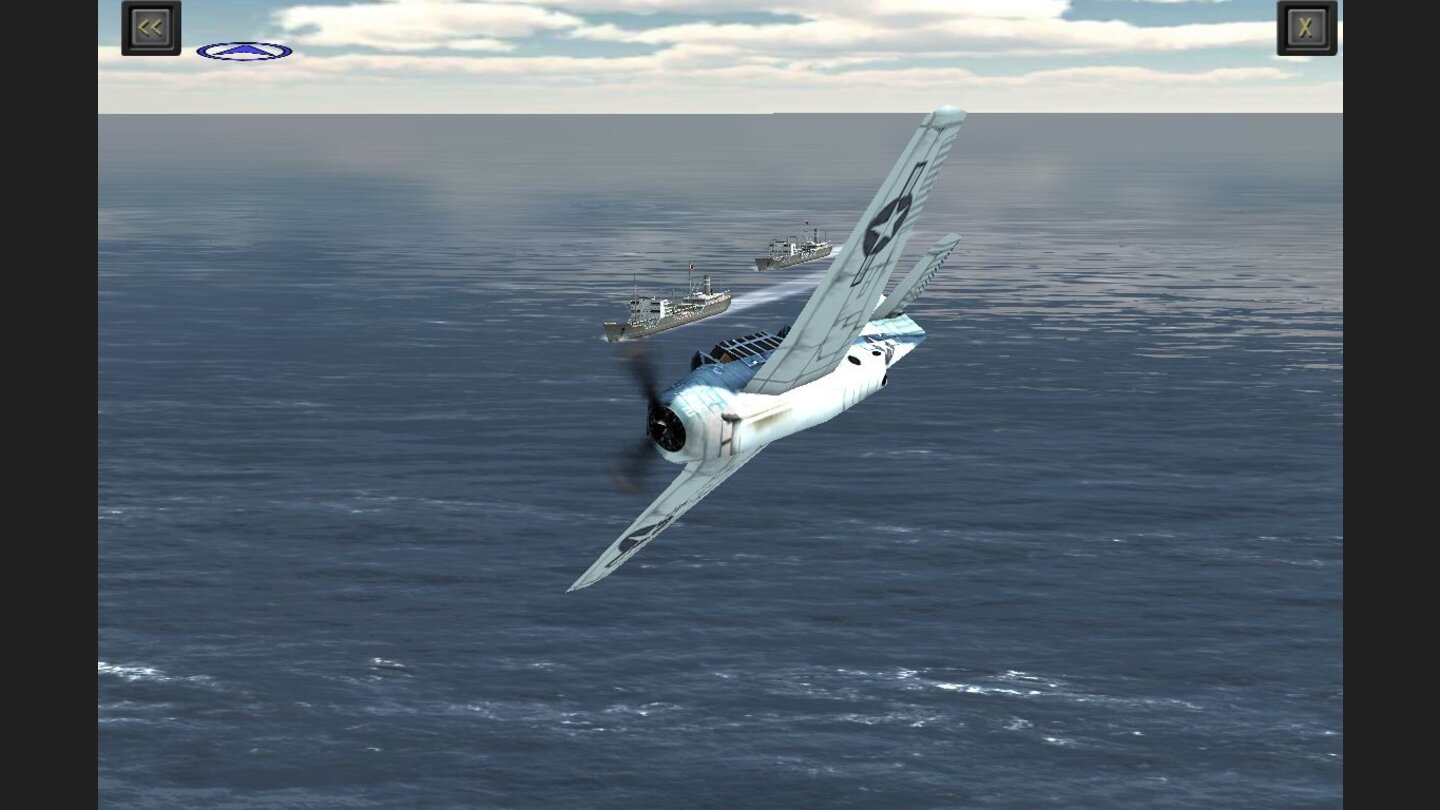Viewport: 1440px width, 810px height.
Task: Select the diving Wildcat fighter plane
Action: click(x=780, y=400)
